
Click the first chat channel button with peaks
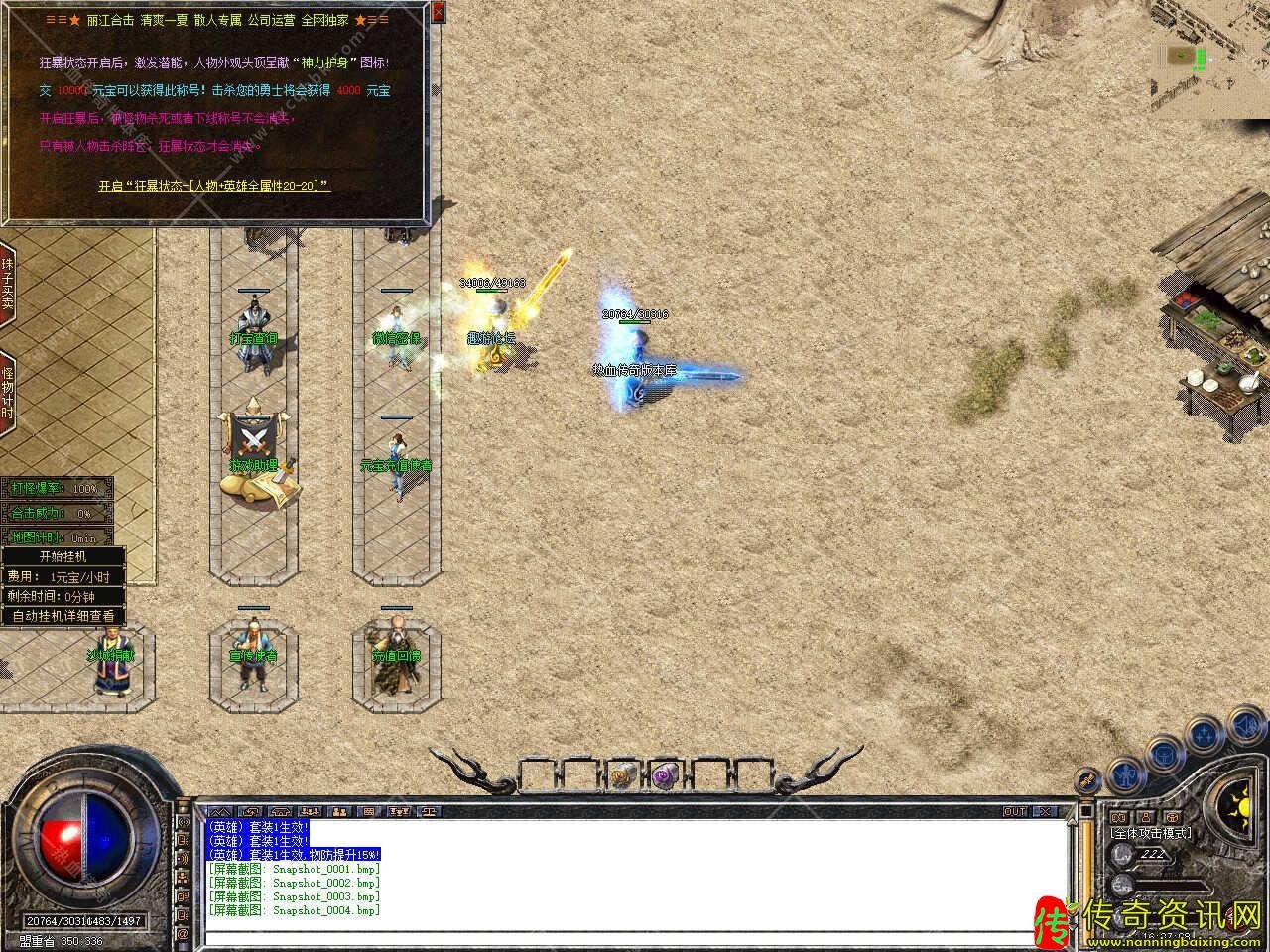(x=220, y=811)
